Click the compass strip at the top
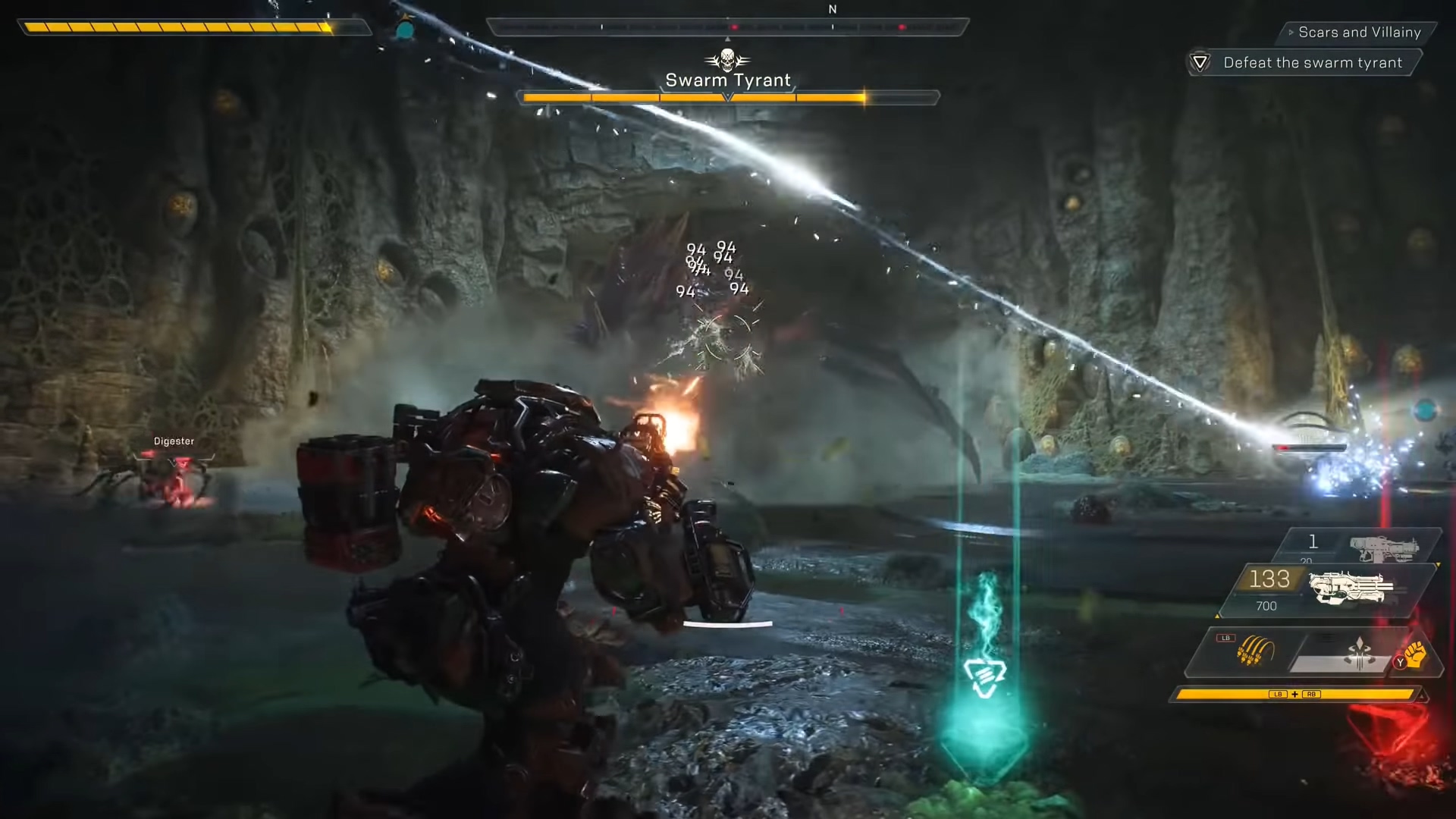The width and height of the screenshot is (1456, 819). [727, 27]
